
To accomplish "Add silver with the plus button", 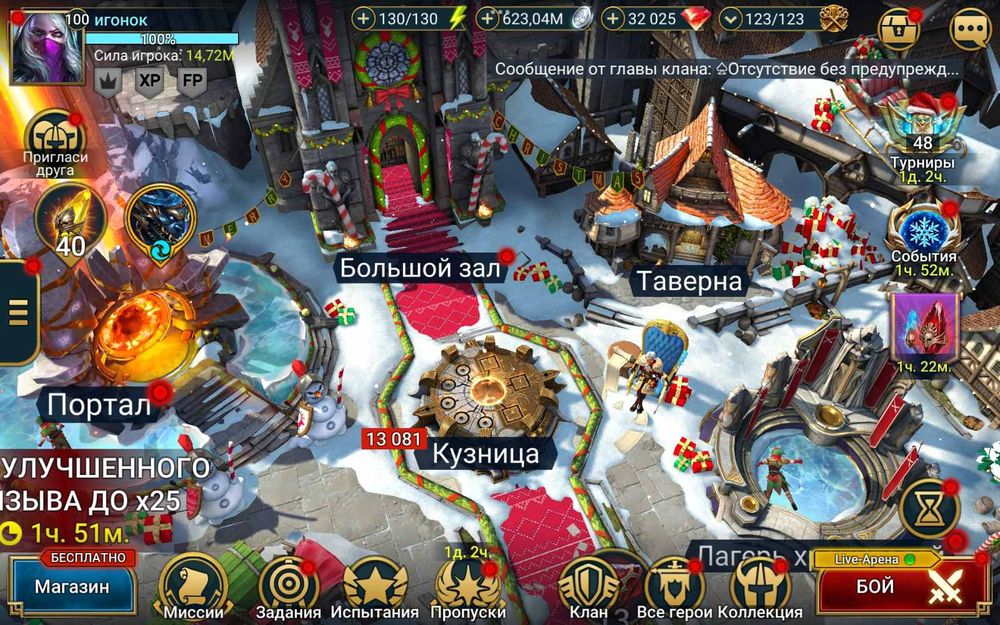I will coord(487,18).
